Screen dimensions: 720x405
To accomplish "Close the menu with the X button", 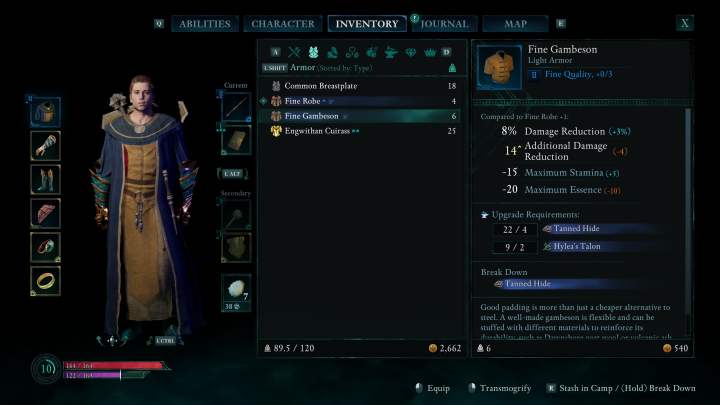I will point(685,24).
